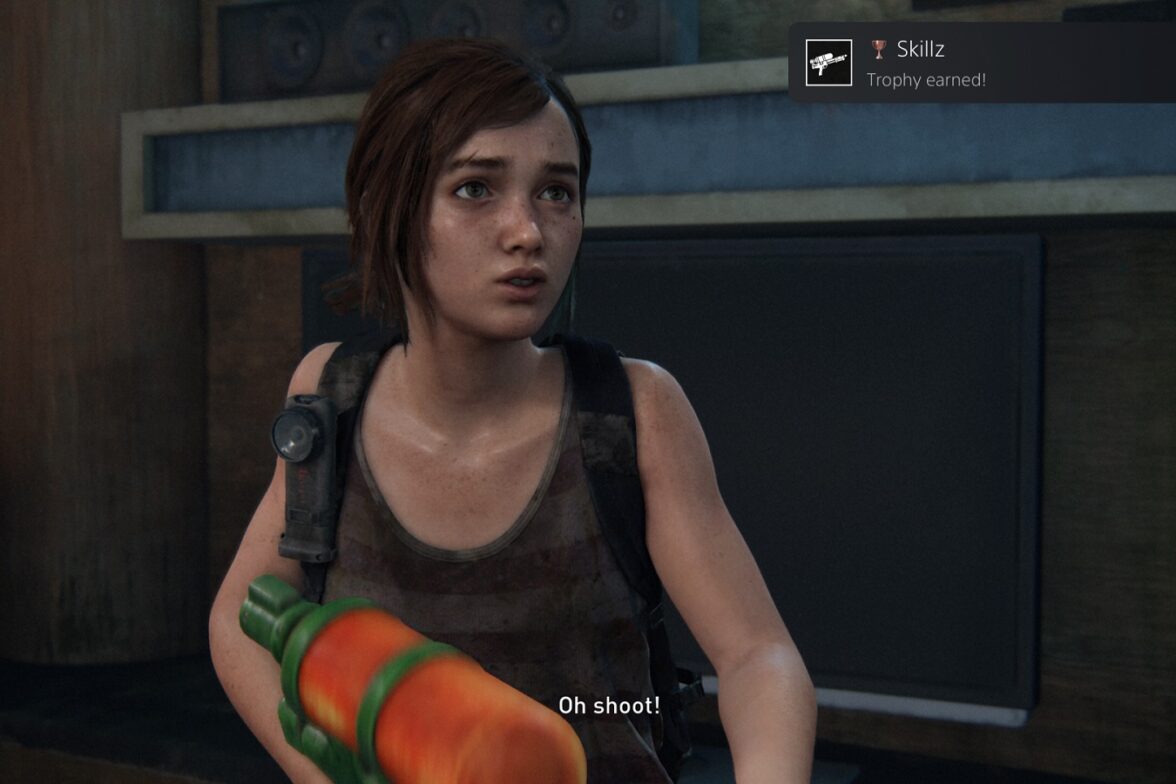Click the water gun trophy icon
Image resolution: width=1176 pixels, height=784 pixels.
coord(829,63)
